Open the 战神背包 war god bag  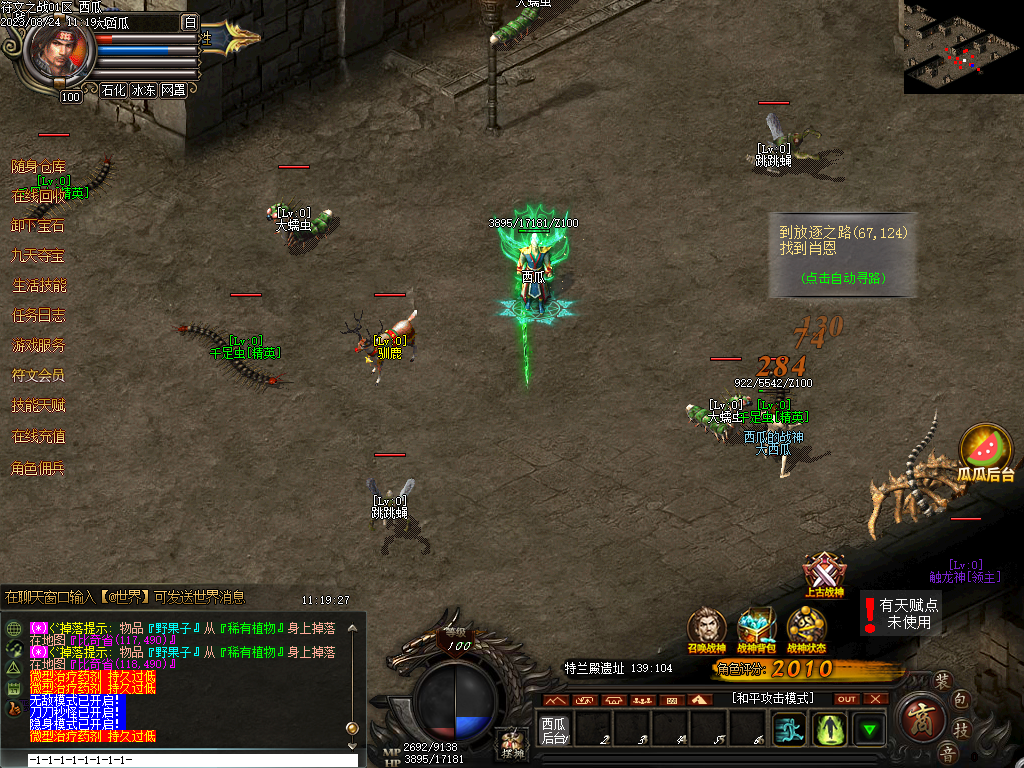(756, 630)
